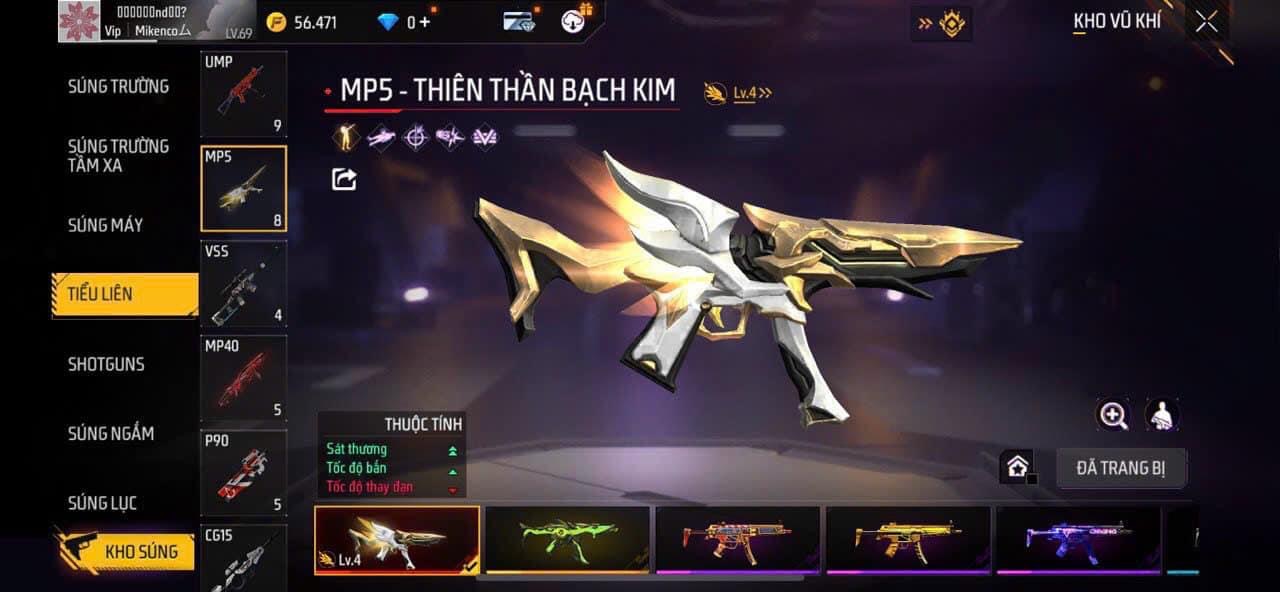Select the Shotguns category

[x=106, y=364]
